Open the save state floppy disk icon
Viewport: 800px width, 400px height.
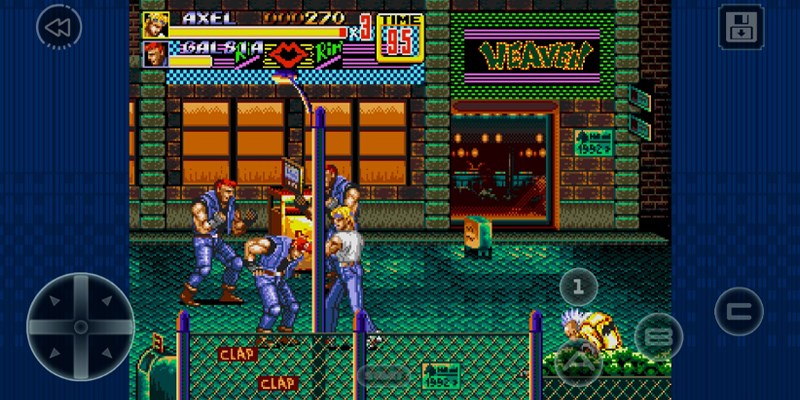741,27
